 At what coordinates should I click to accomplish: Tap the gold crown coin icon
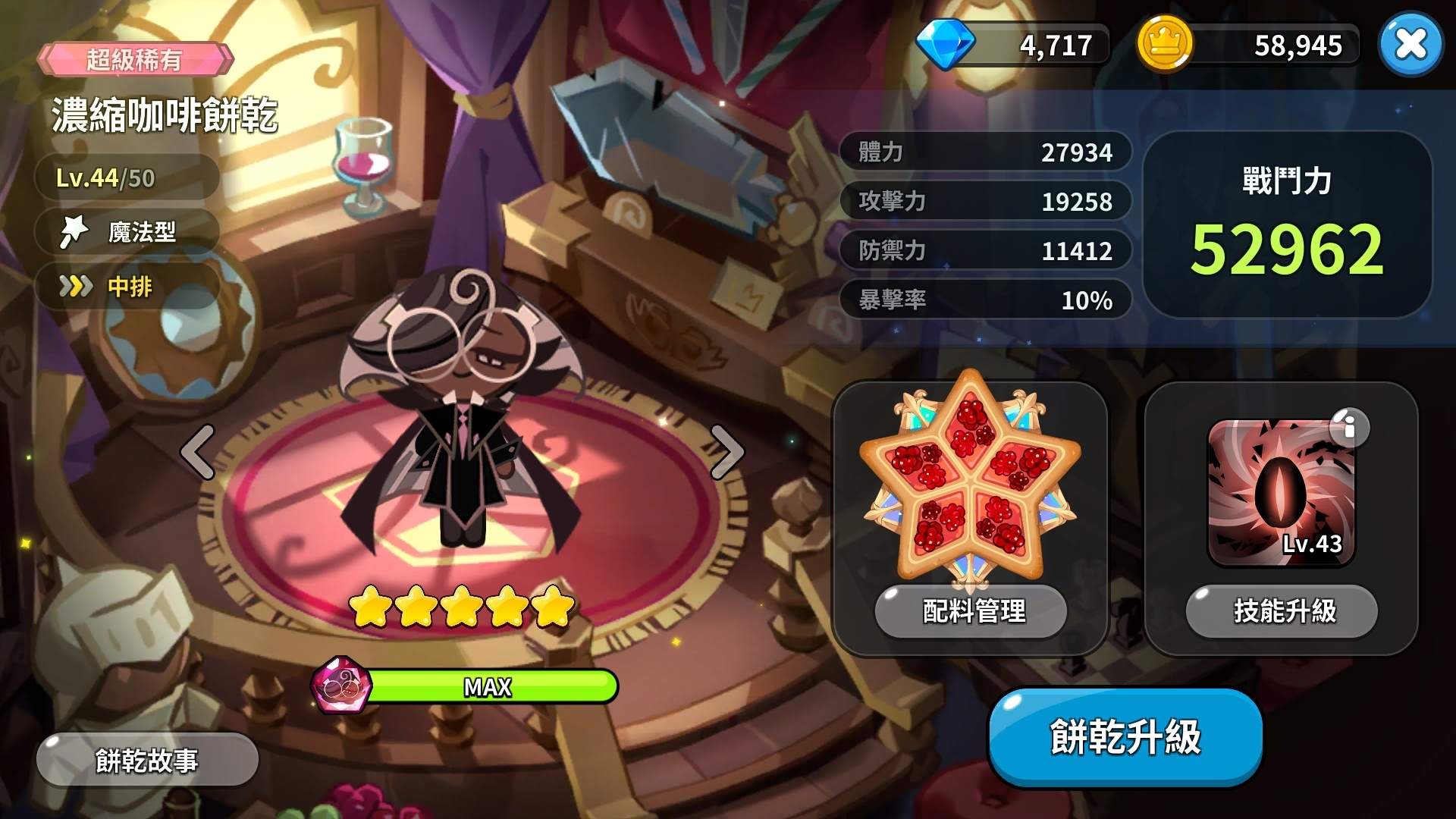[x=1163, y=44]
